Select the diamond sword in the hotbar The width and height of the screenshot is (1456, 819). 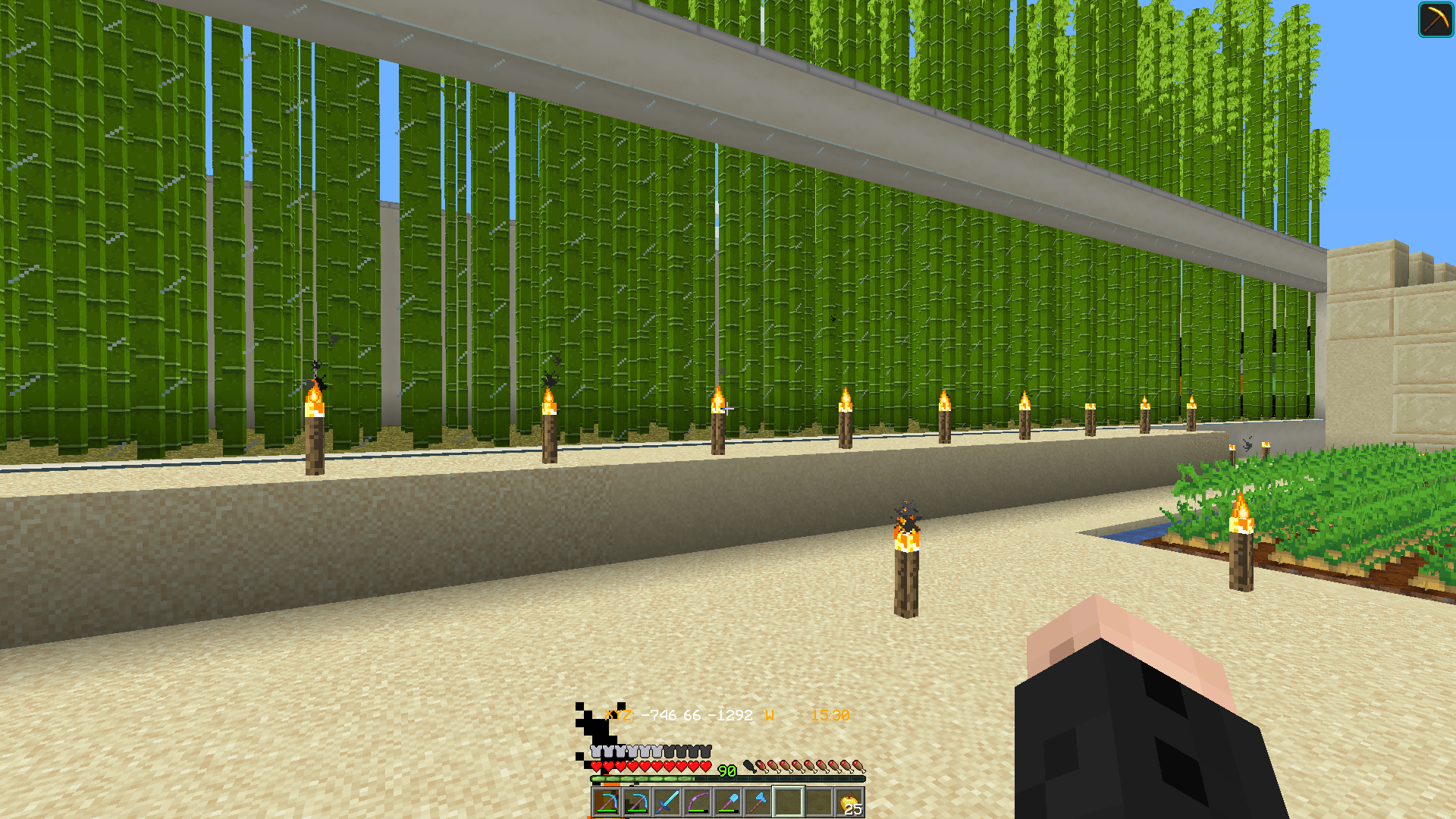pos(667,804)
